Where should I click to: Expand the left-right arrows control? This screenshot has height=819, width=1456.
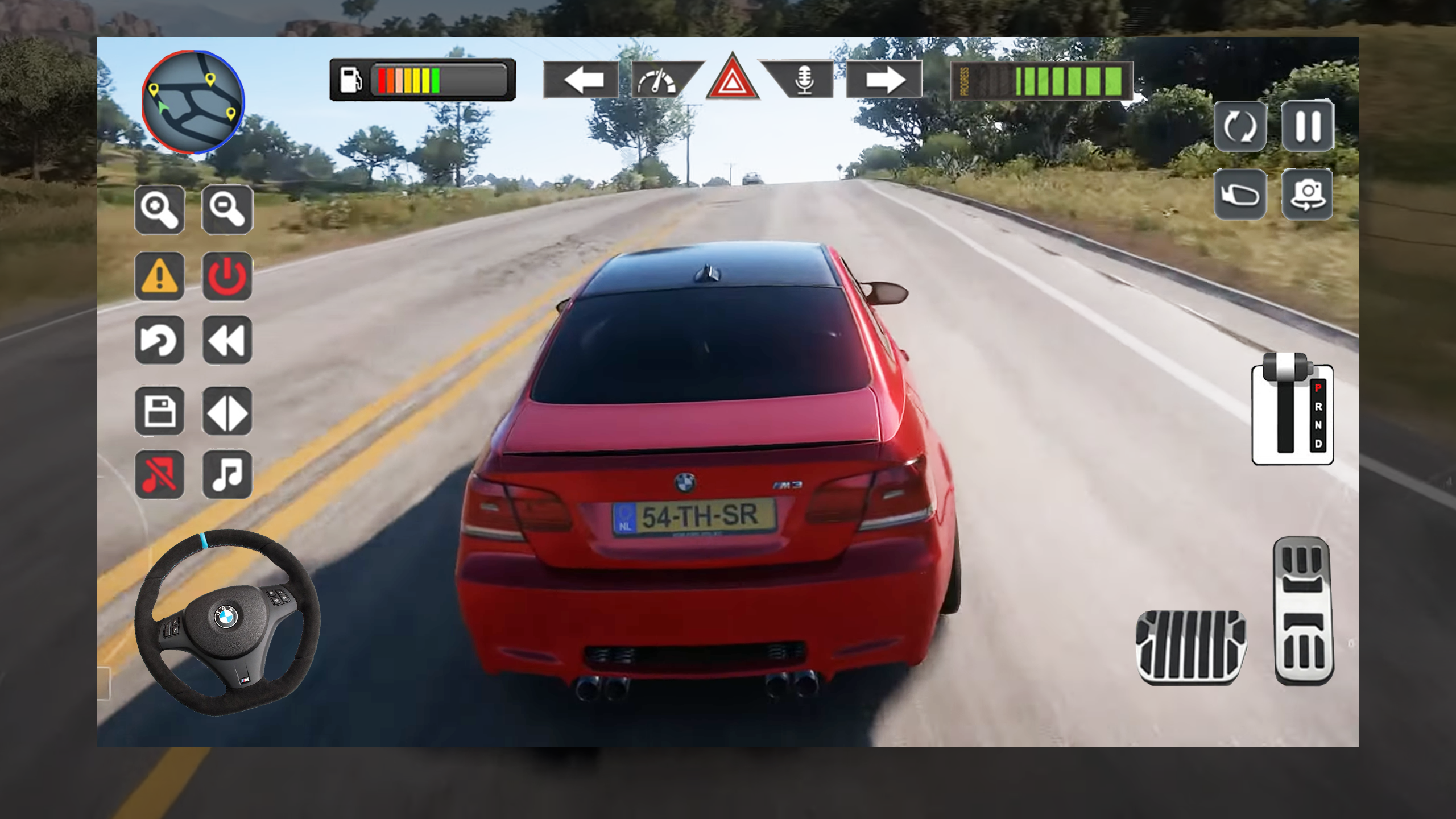(x=227, y=411)
